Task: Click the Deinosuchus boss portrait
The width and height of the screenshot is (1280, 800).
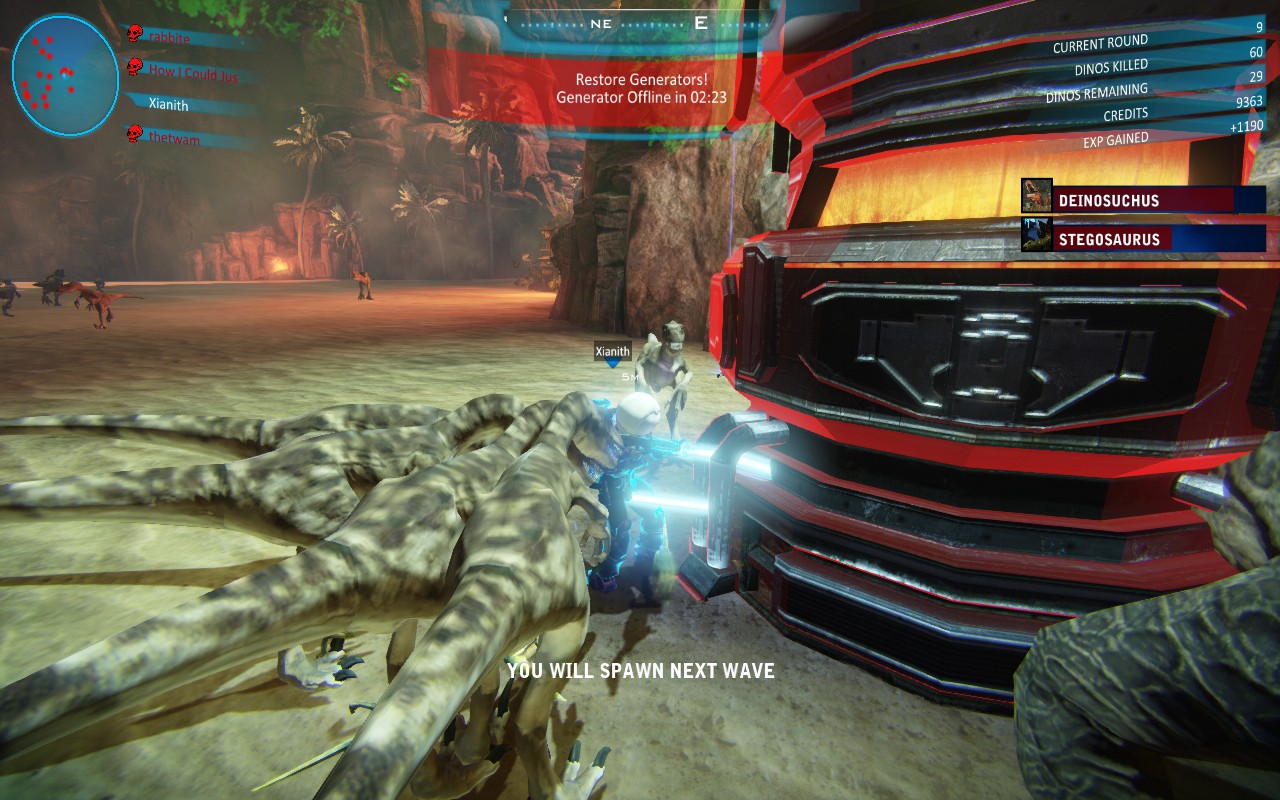Action: 1037,196
